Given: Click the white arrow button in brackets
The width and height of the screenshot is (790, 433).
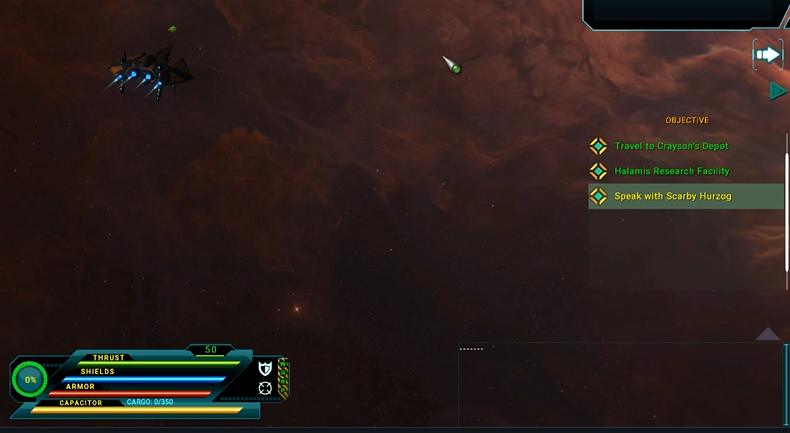Looking at the screenshot, I should (767, 55).
